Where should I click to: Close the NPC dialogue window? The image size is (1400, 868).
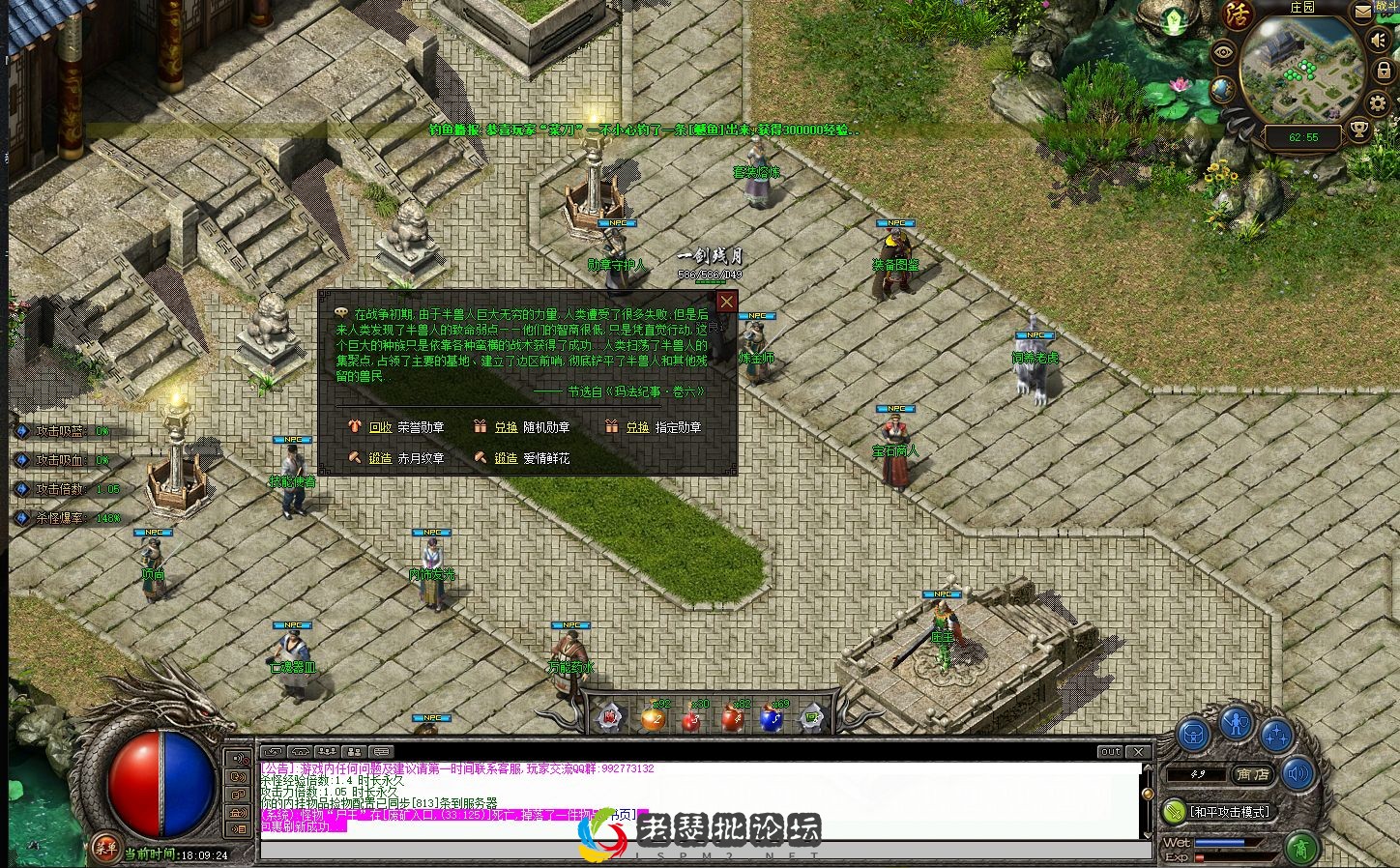point(726,302)
